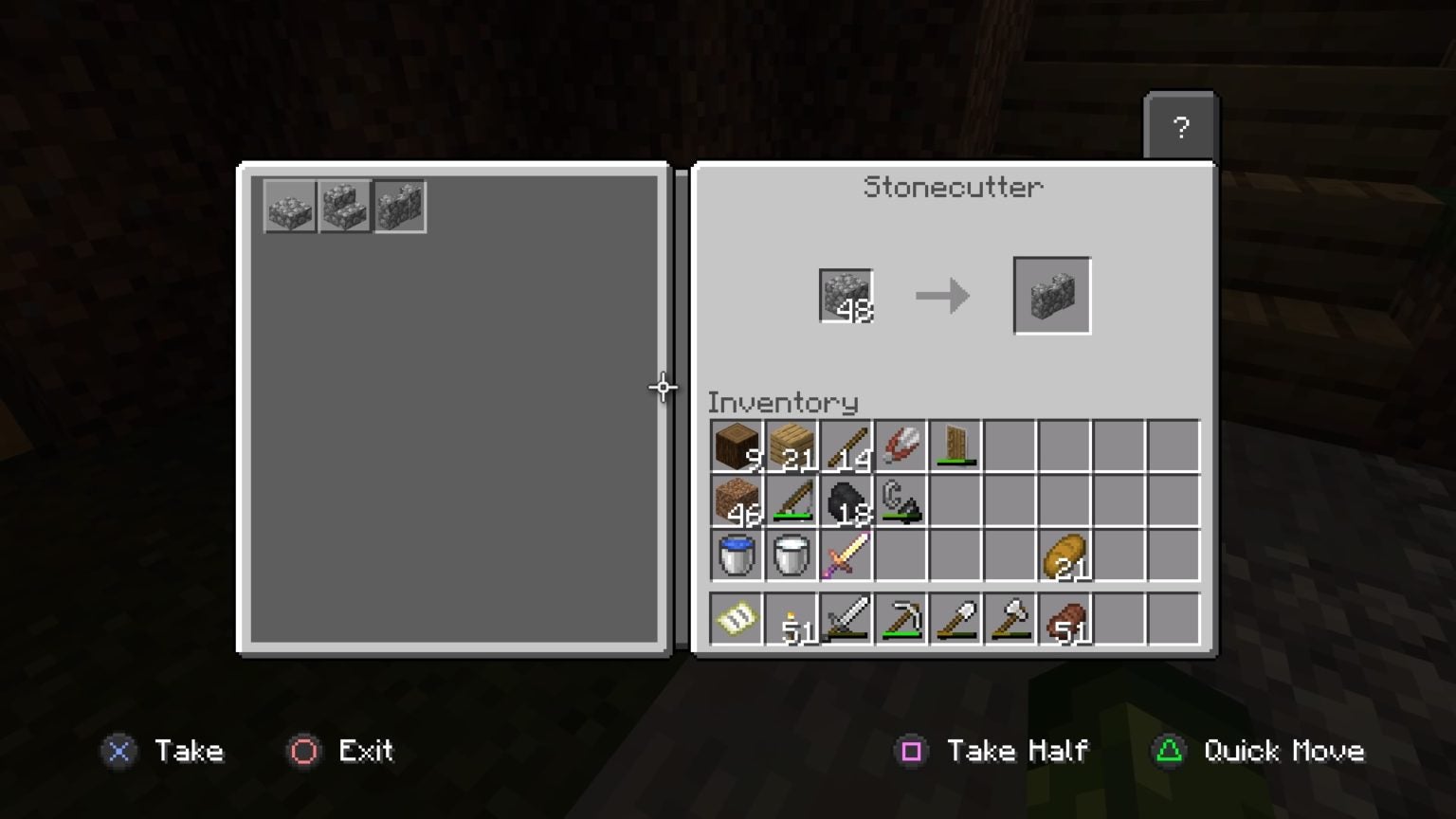Select the flint and steel
Image resolution: width=1456 pixels, height=819 pixels.
coord(901,500)
